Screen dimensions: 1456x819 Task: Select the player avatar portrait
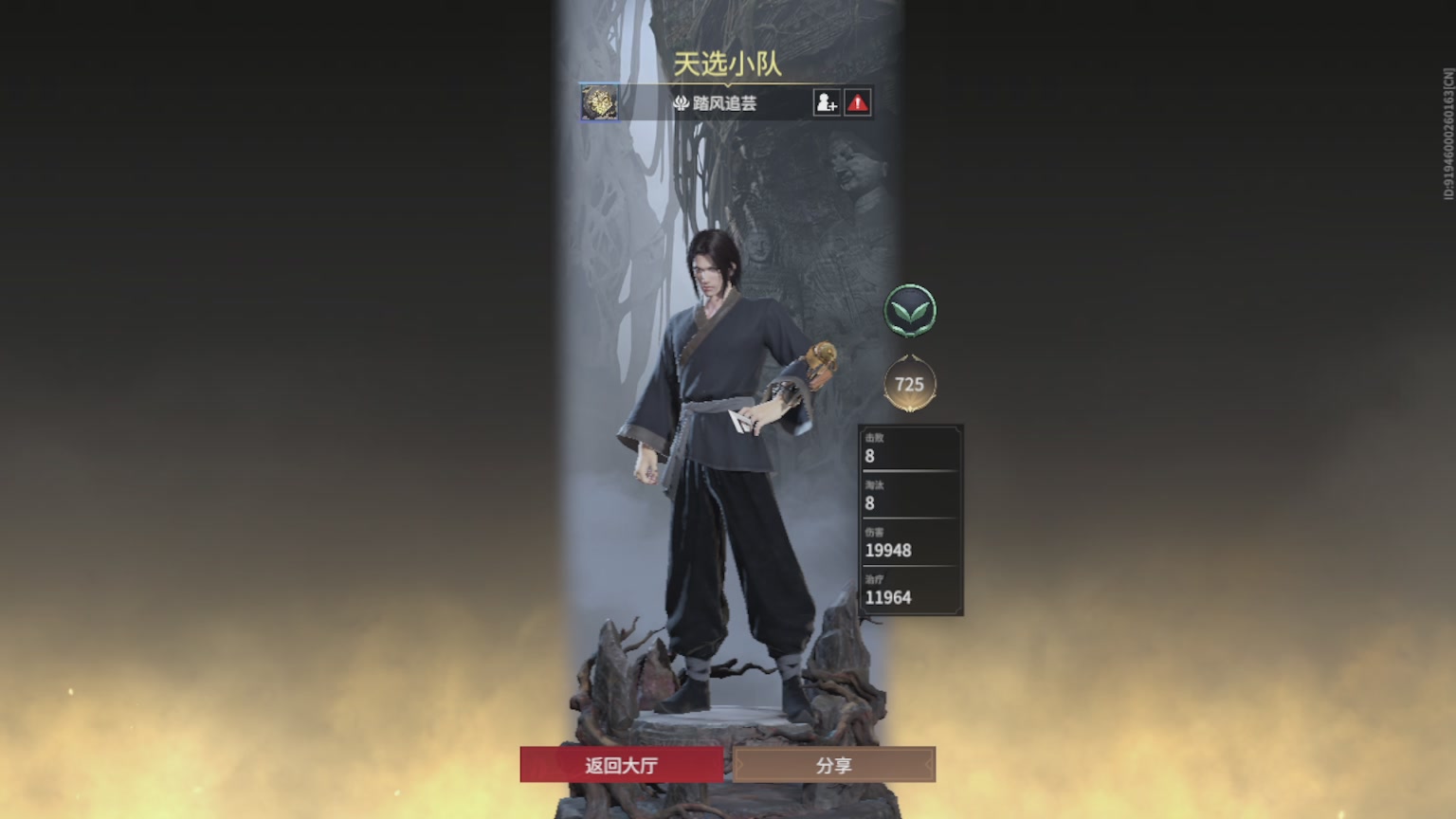[x=599, y=104]
